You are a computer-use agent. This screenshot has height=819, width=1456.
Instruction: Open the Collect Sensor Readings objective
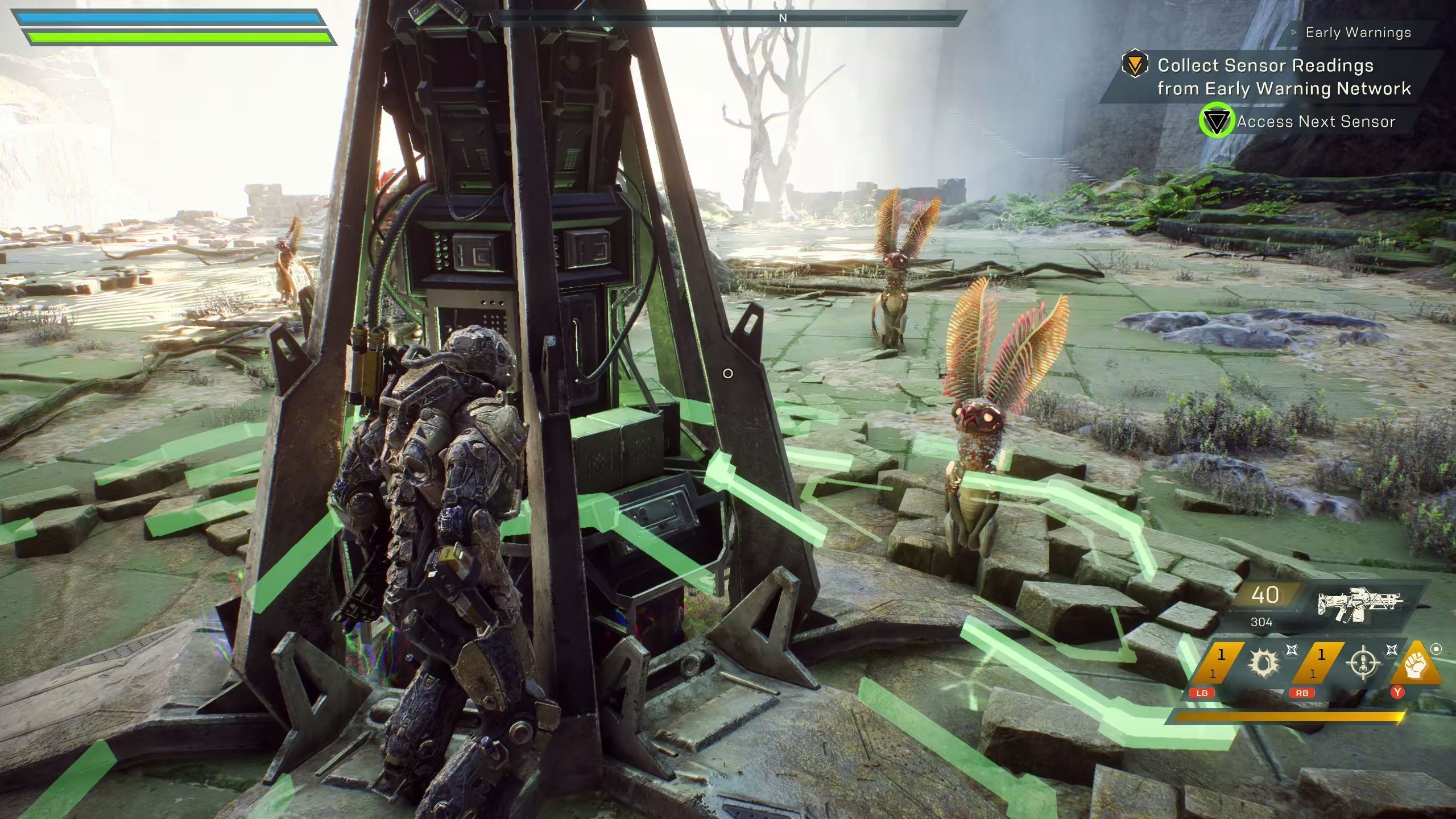(1284, 77)
